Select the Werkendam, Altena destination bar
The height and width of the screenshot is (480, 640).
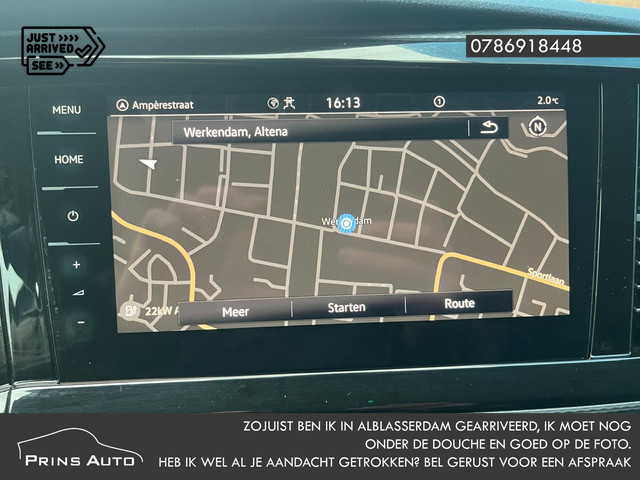click(x=320, y=130)
